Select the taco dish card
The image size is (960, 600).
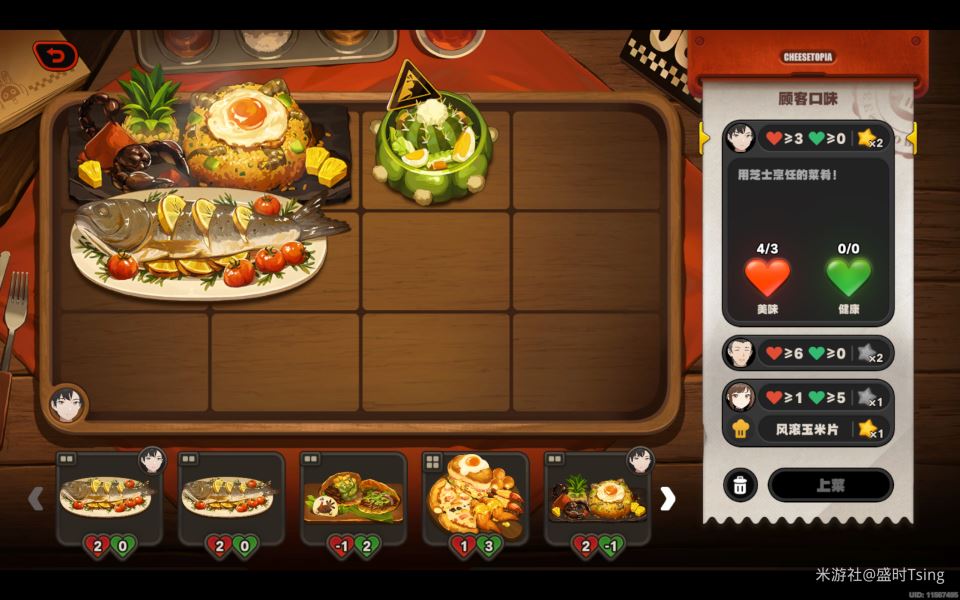tap(353, 497)
